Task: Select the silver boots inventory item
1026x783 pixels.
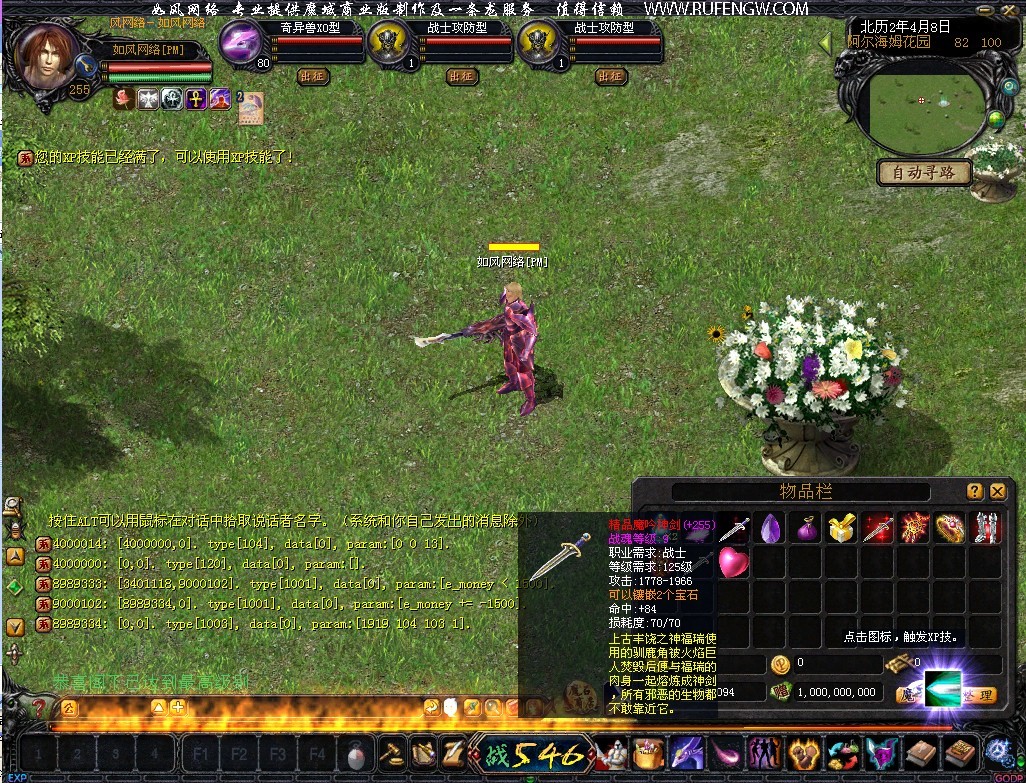Action: click(986, 527)
